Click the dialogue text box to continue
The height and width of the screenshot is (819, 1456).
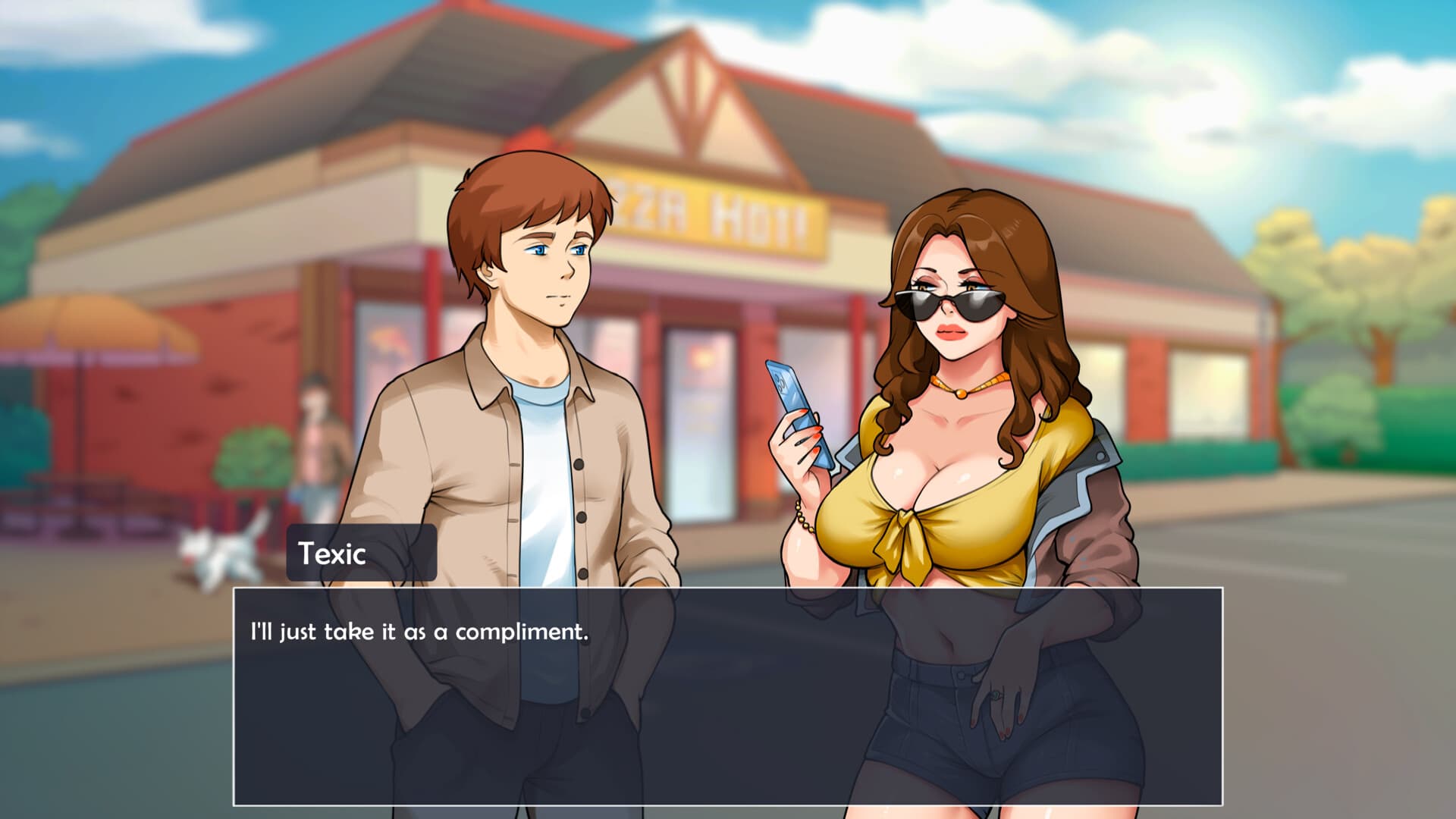pyautogui.click(x=727, y=696)
